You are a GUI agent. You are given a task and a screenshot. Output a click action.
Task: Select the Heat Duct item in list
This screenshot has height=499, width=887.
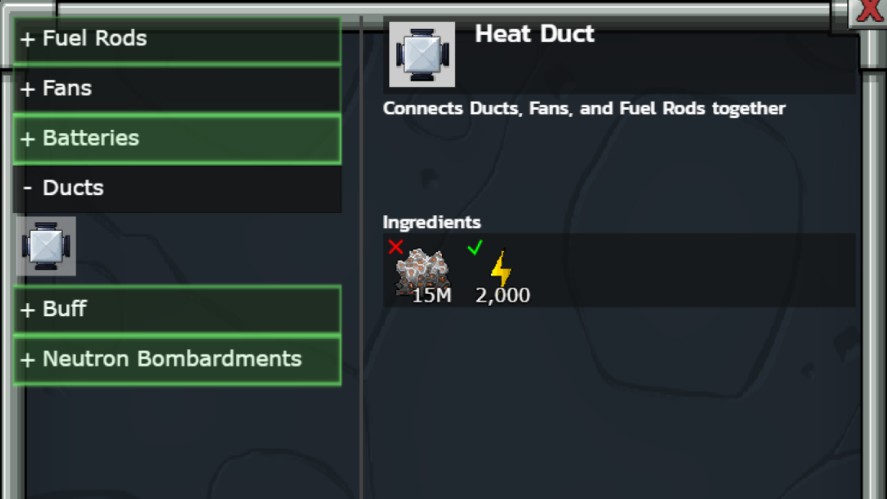(46, 246)
